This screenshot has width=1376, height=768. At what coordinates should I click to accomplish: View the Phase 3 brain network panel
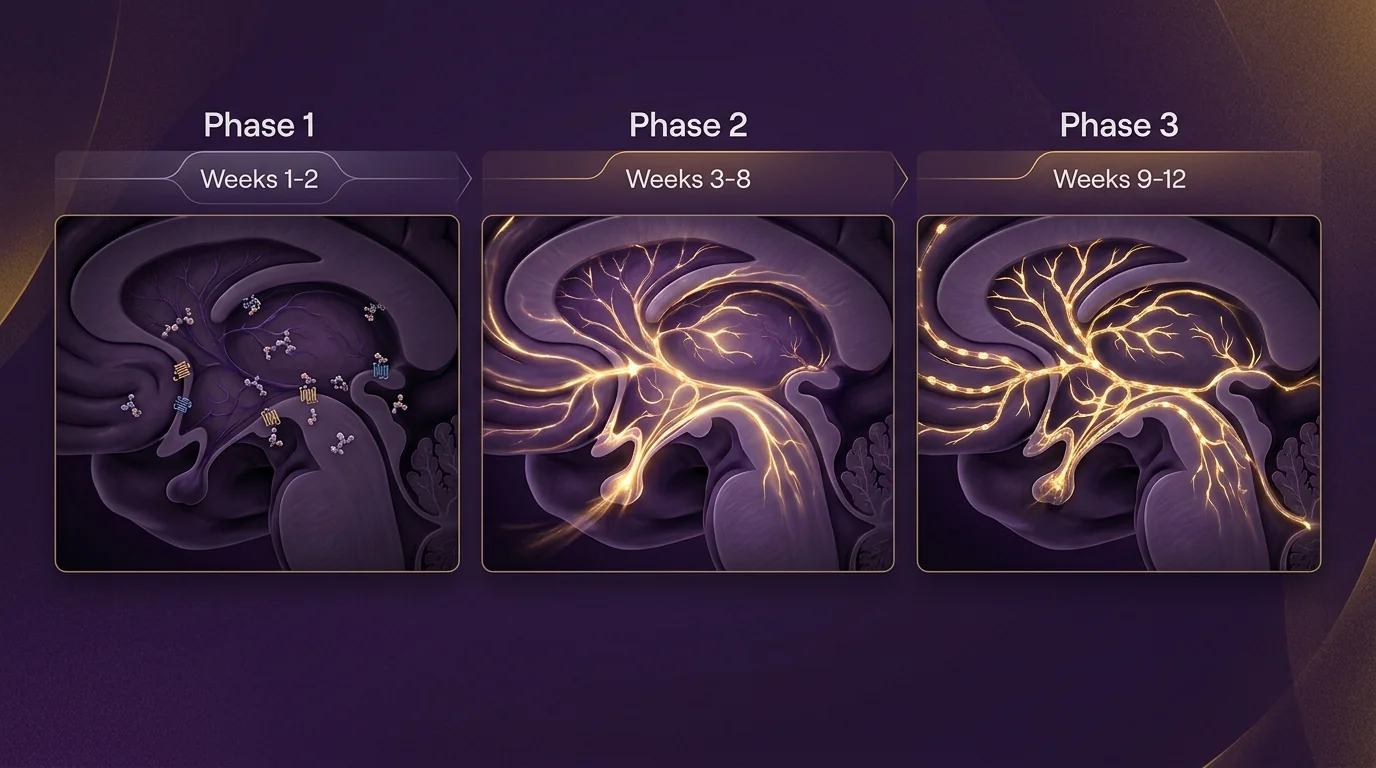(1119, 393)
